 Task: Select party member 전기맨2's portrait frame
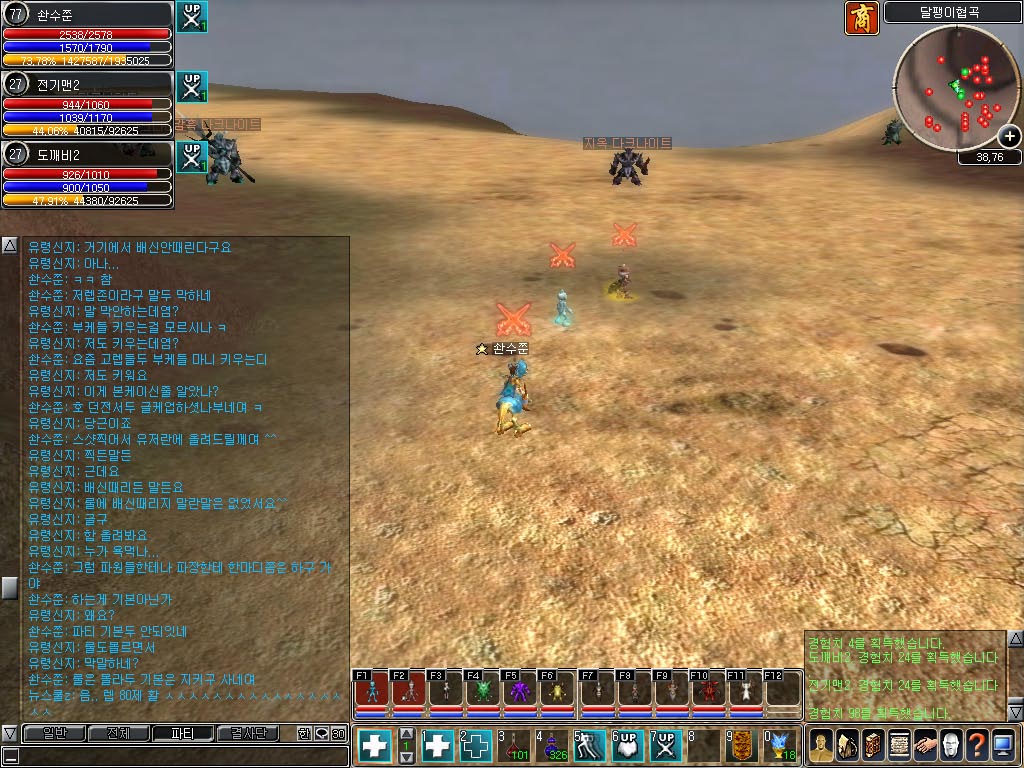[x=87, y=104]
